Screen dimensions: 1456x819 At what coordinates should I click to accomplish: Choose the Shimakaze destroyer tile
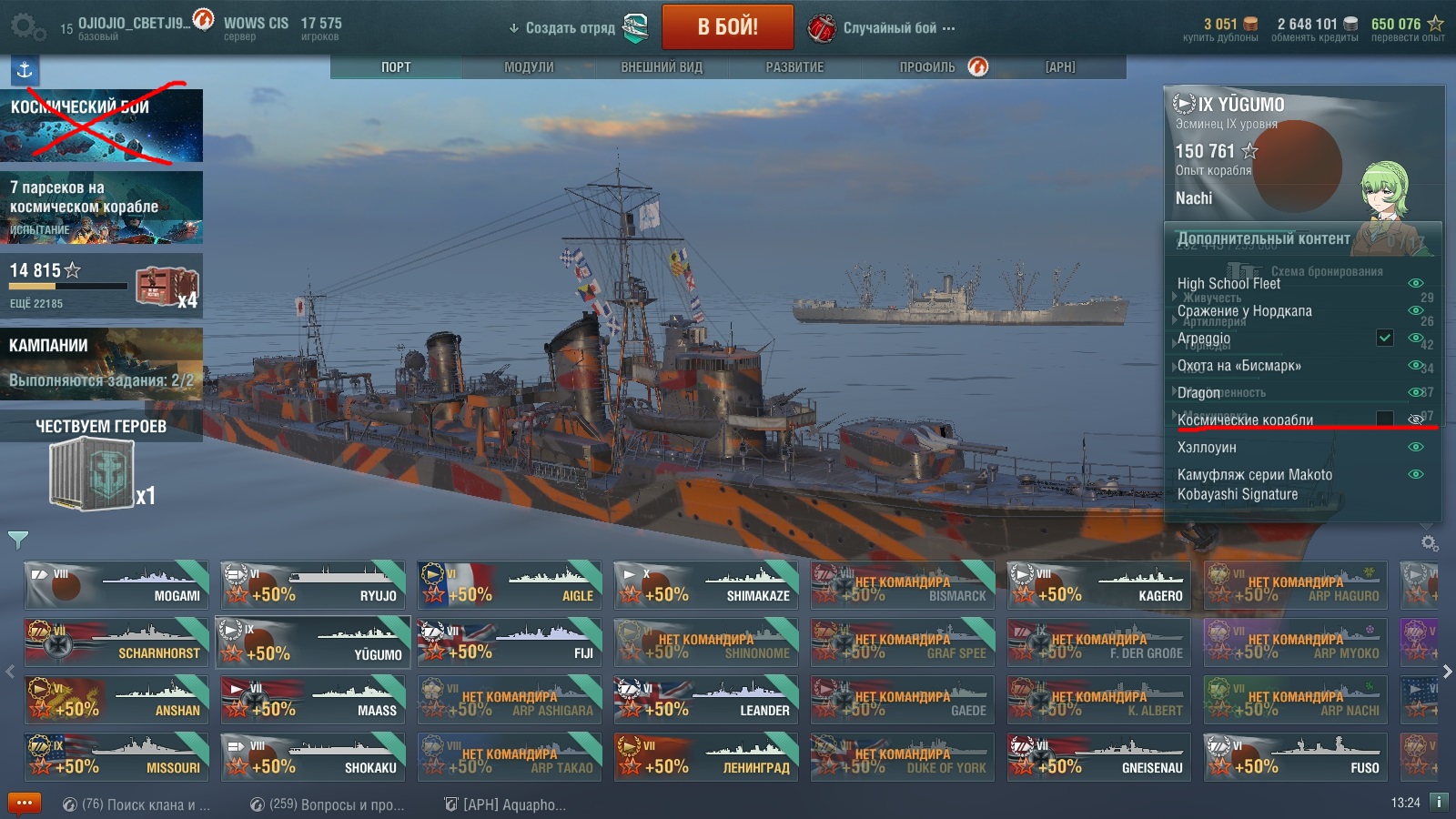706,584
